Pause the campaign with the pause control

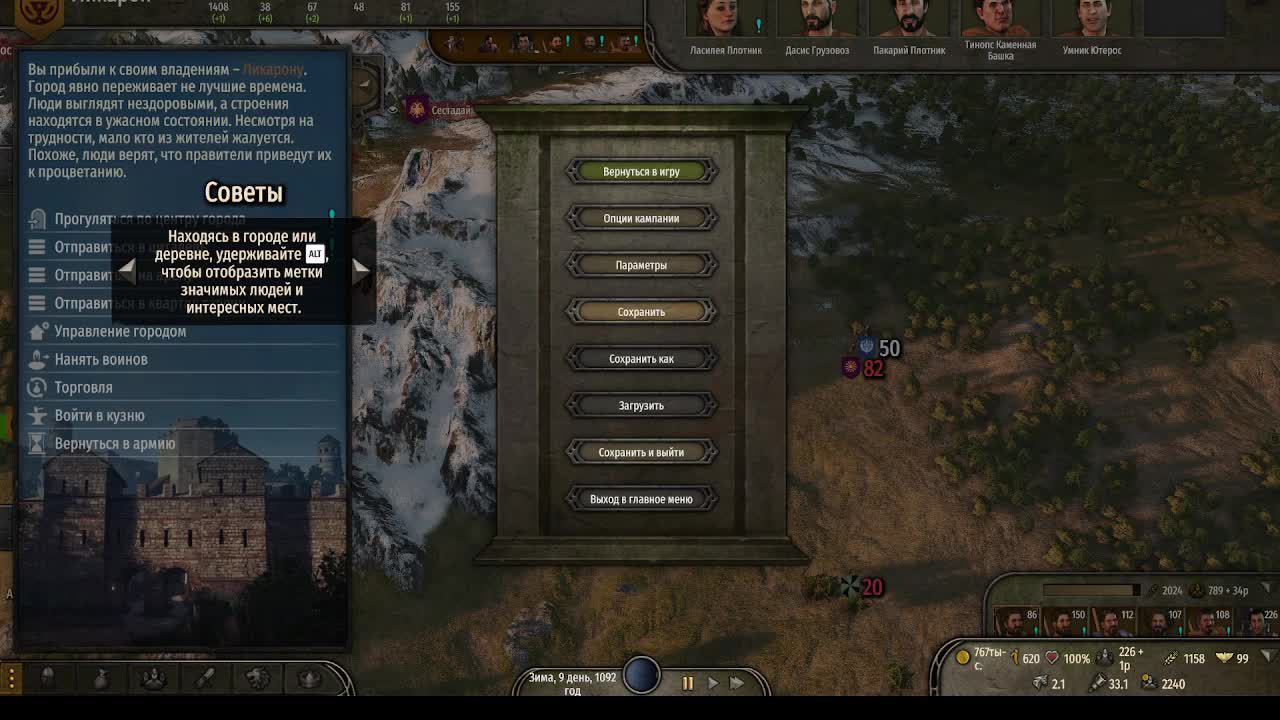(x=688, y=684)
